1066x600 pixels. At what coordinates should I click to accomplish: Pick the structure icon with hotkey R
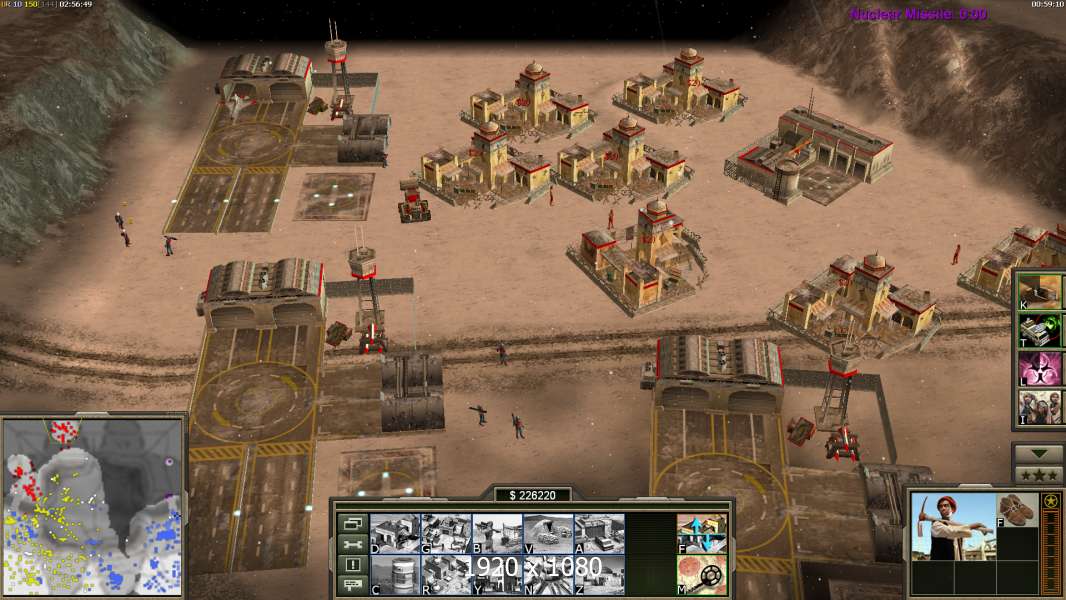pyautogui.click(x=446, y=574)
